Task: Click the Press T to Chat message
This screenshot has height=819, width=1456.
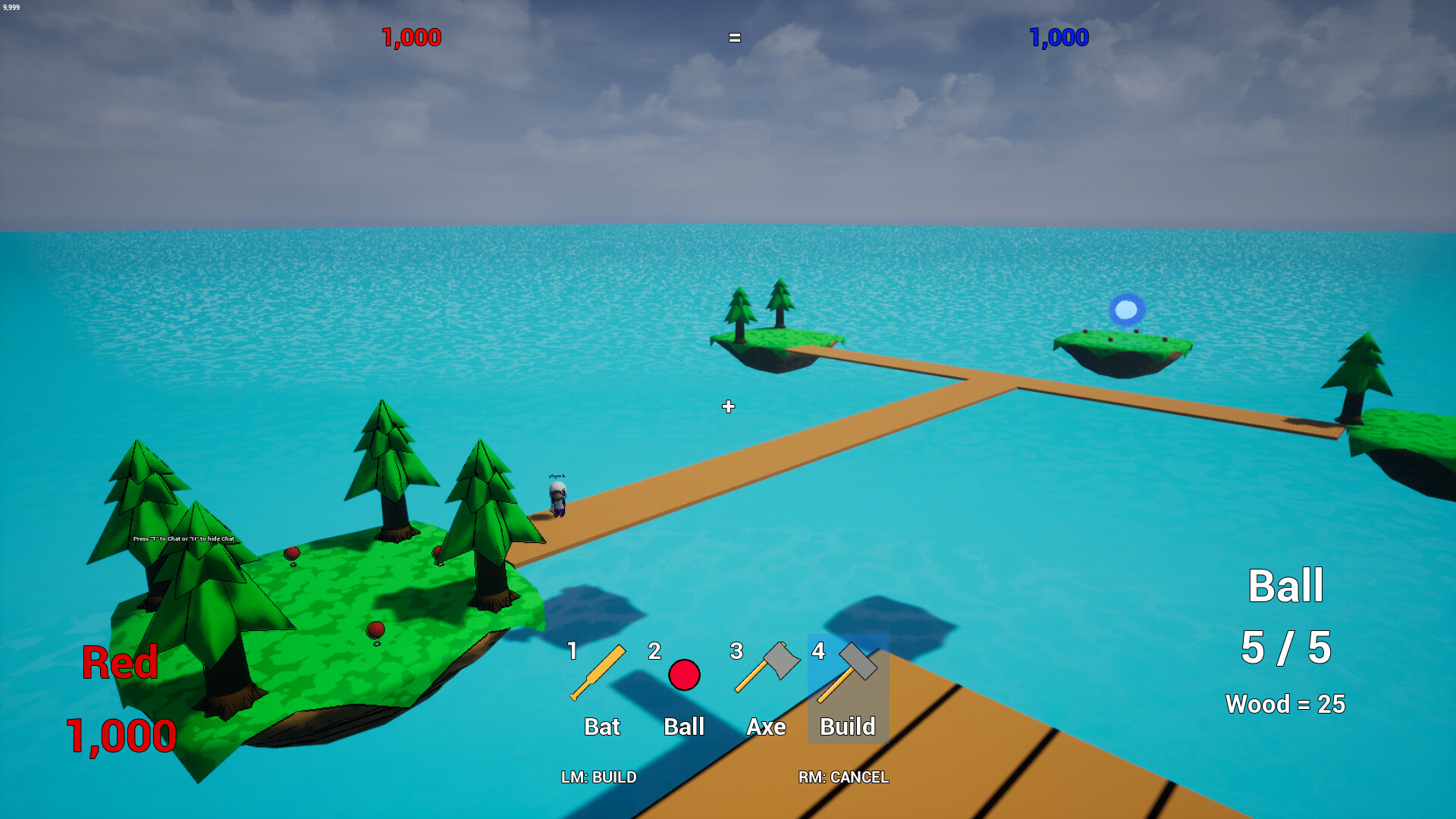Action: pyautogui.click(x=184, y=538)
